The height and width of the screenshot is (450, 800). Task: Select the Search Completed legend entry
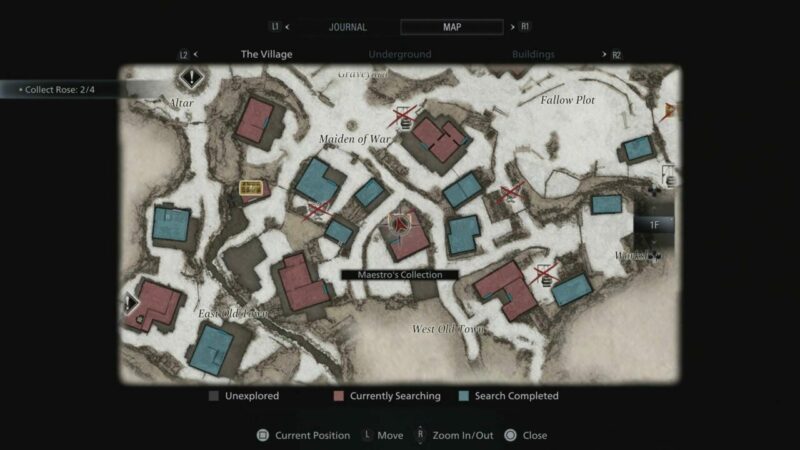(x=508, y=396)
